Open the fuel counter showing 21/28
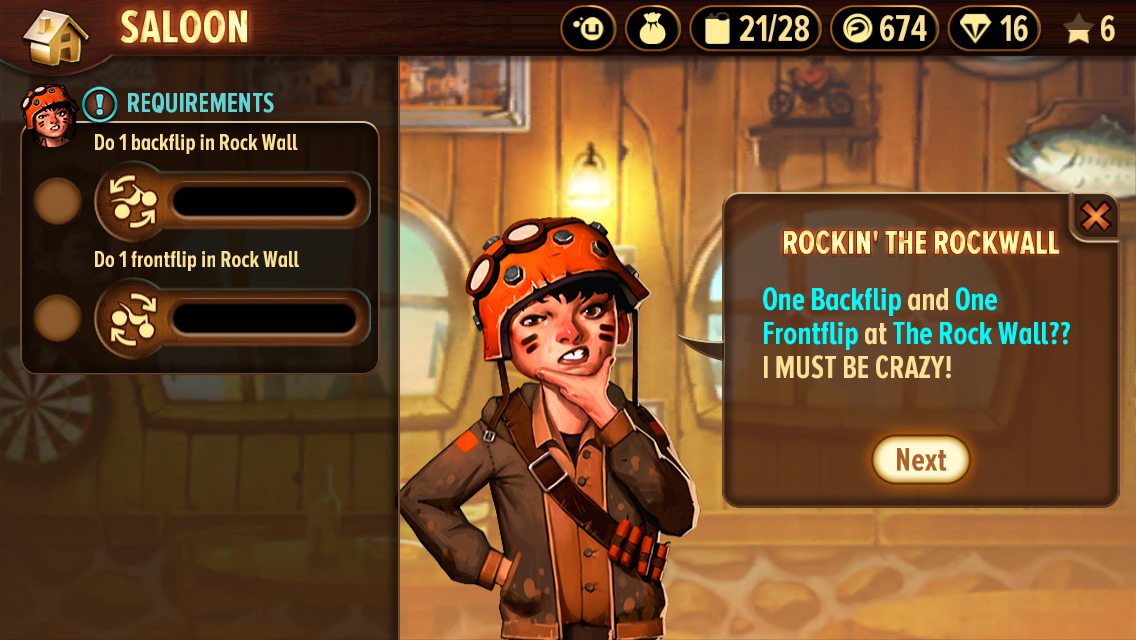The image size is (1136, 640). tap(755, 29)
